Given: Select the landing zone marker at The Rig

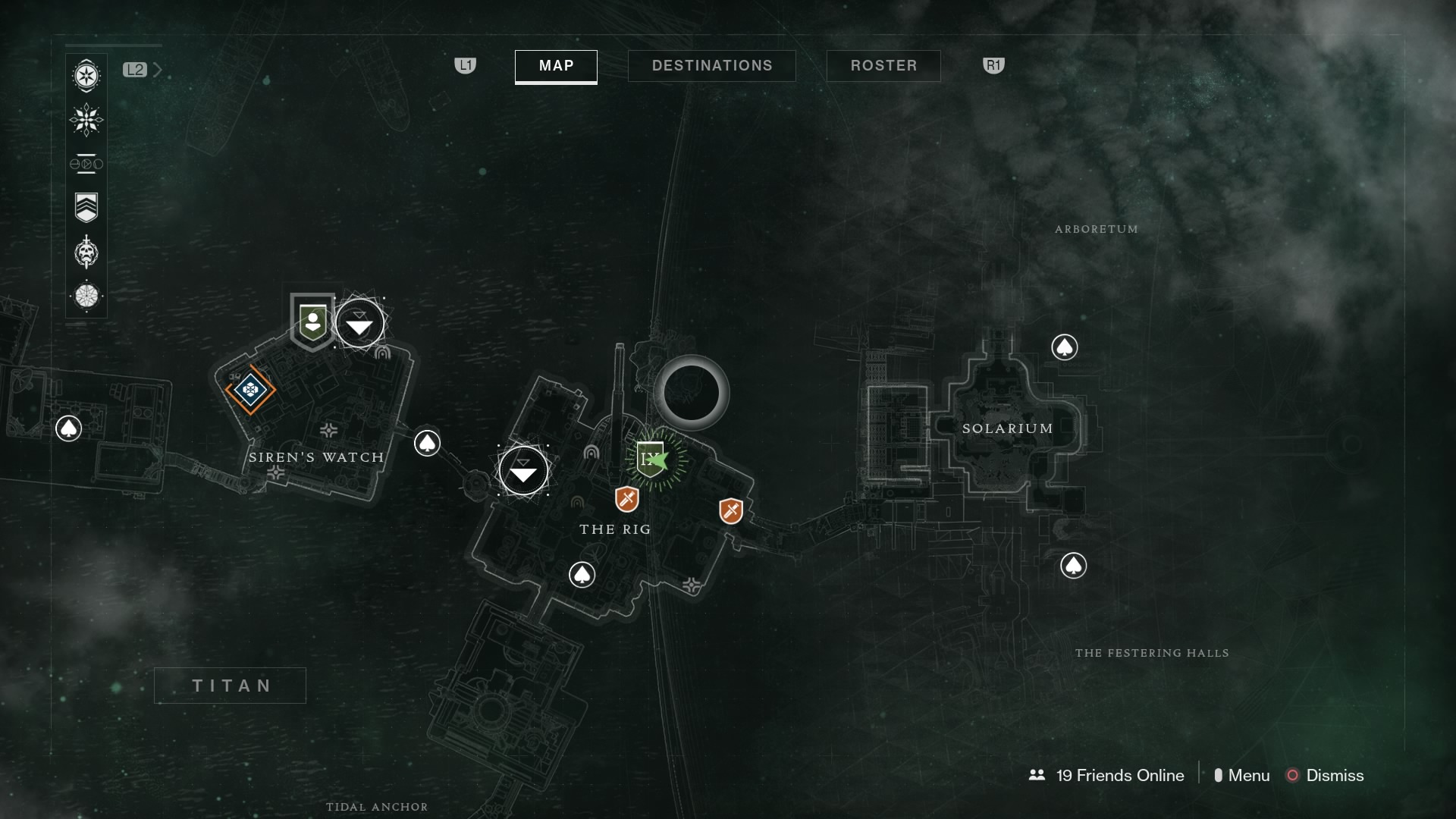Looking at the screenshot, I should (523, 471).
